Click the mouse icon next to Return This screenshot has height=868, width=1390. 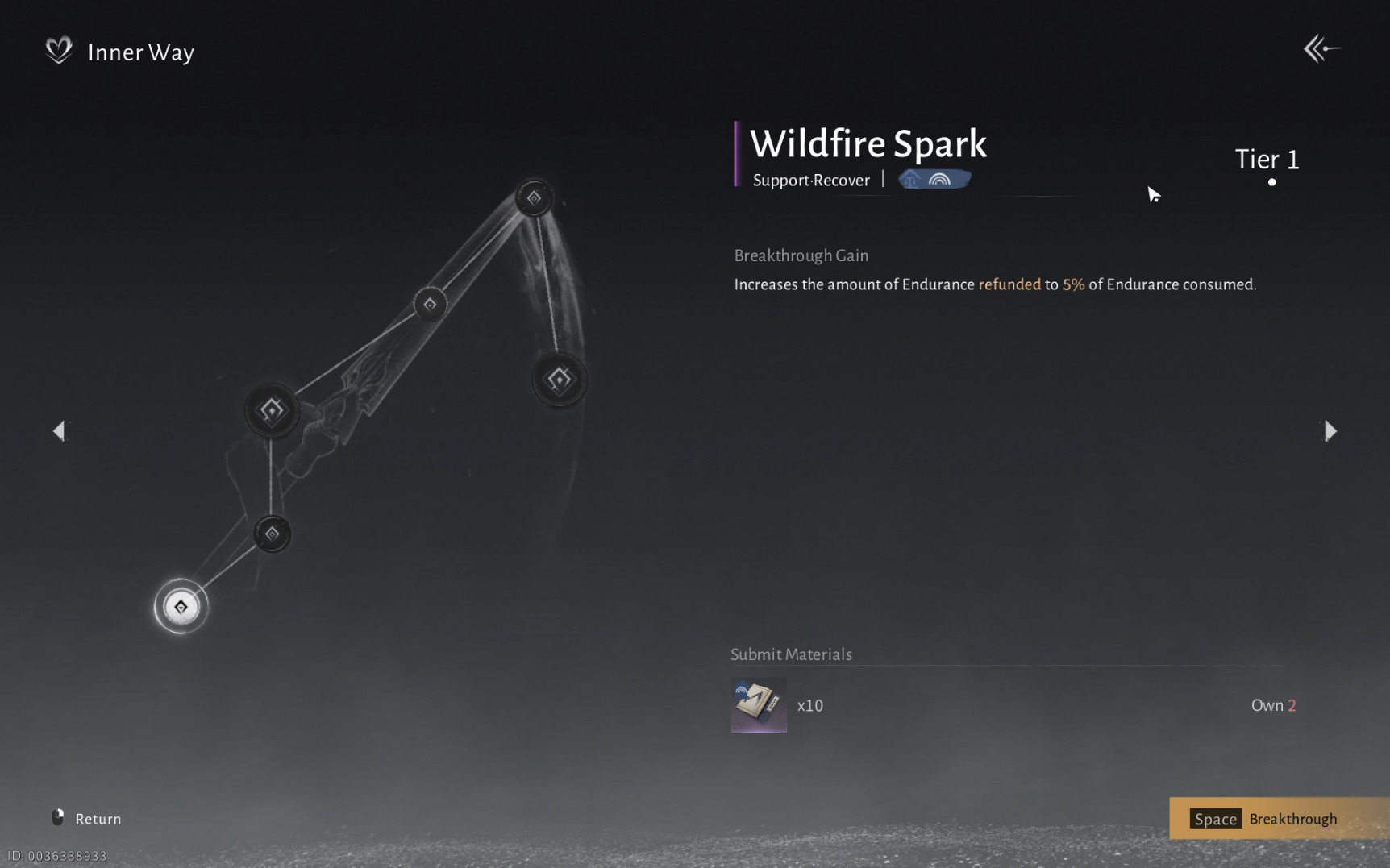pyautogui.click(x=57, y=817)
